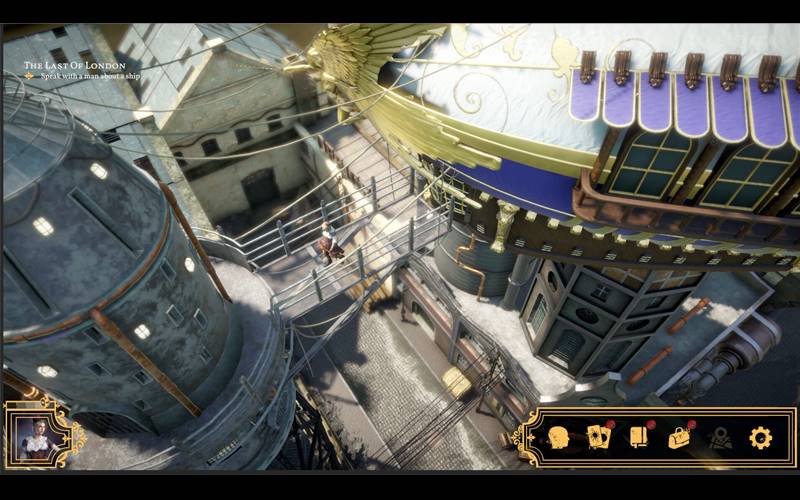Open the playing cards menu
This screenshot has height=500, width=800.
click(x=599, y=437)
